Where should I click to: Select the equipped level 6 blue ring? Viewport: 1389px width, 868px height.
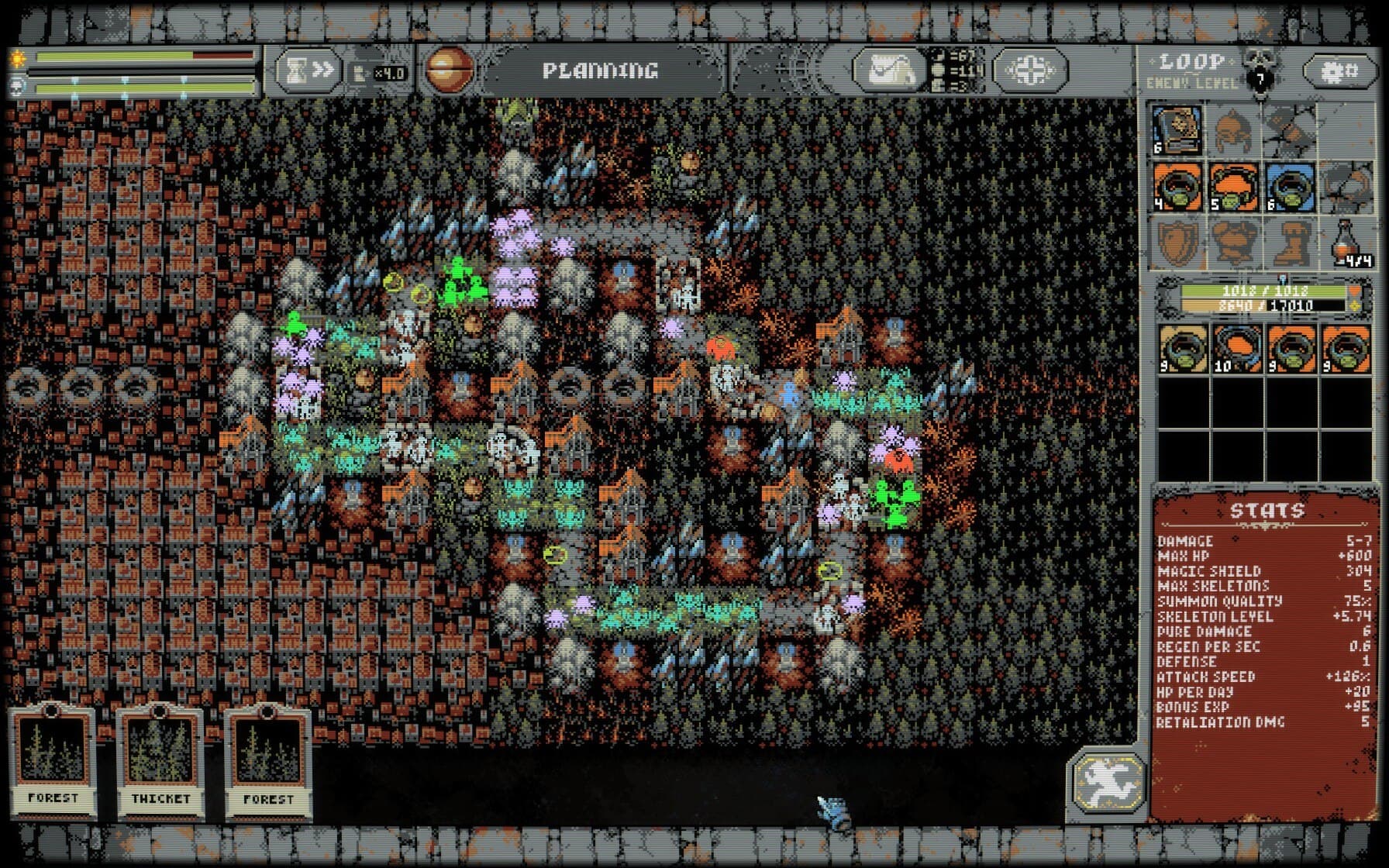pos(1289,187)
